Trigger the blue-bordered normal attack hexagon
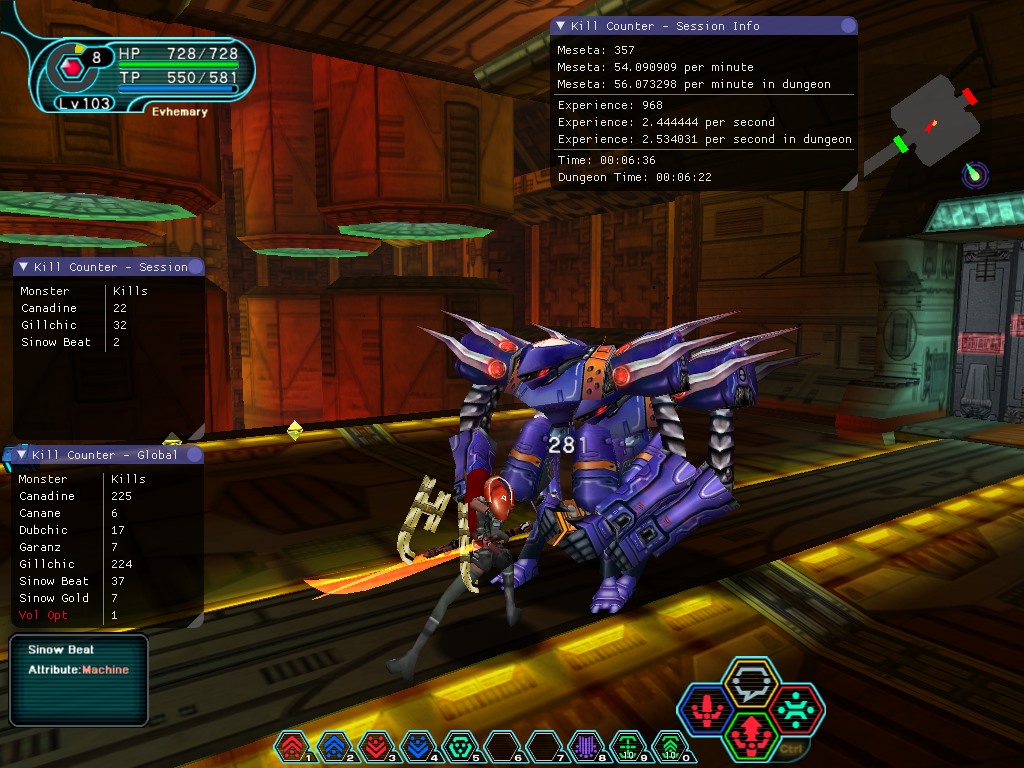The width and height of the screenshot is (1024, 768). [706, 710]
